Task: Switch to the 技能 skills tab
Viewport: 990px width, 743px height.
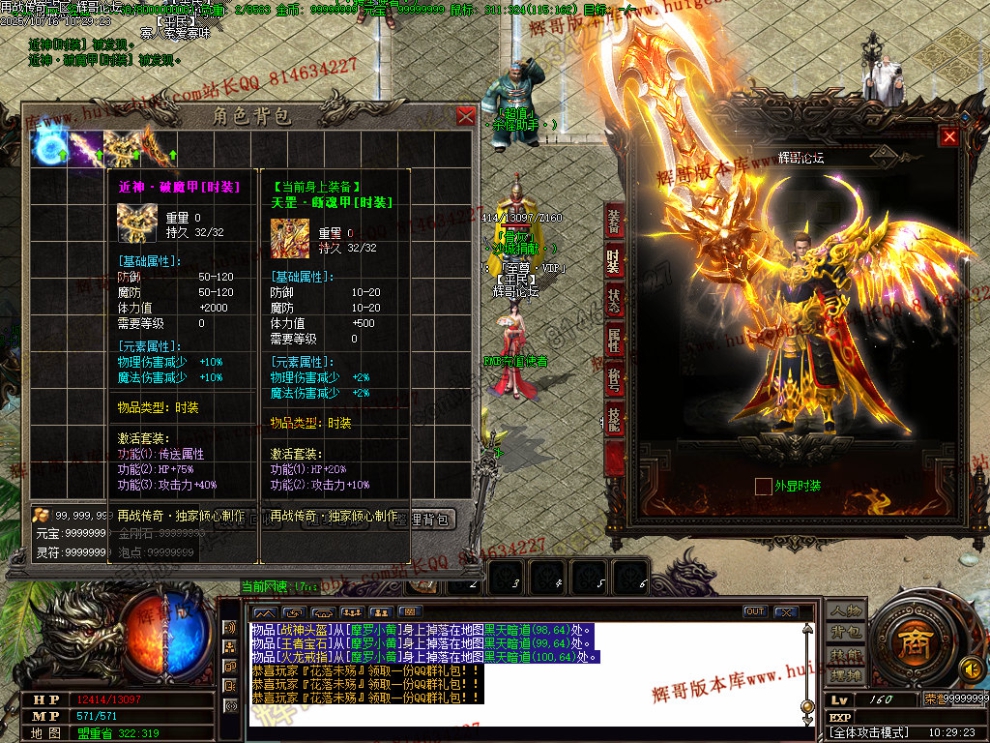Action: (614, 420)
